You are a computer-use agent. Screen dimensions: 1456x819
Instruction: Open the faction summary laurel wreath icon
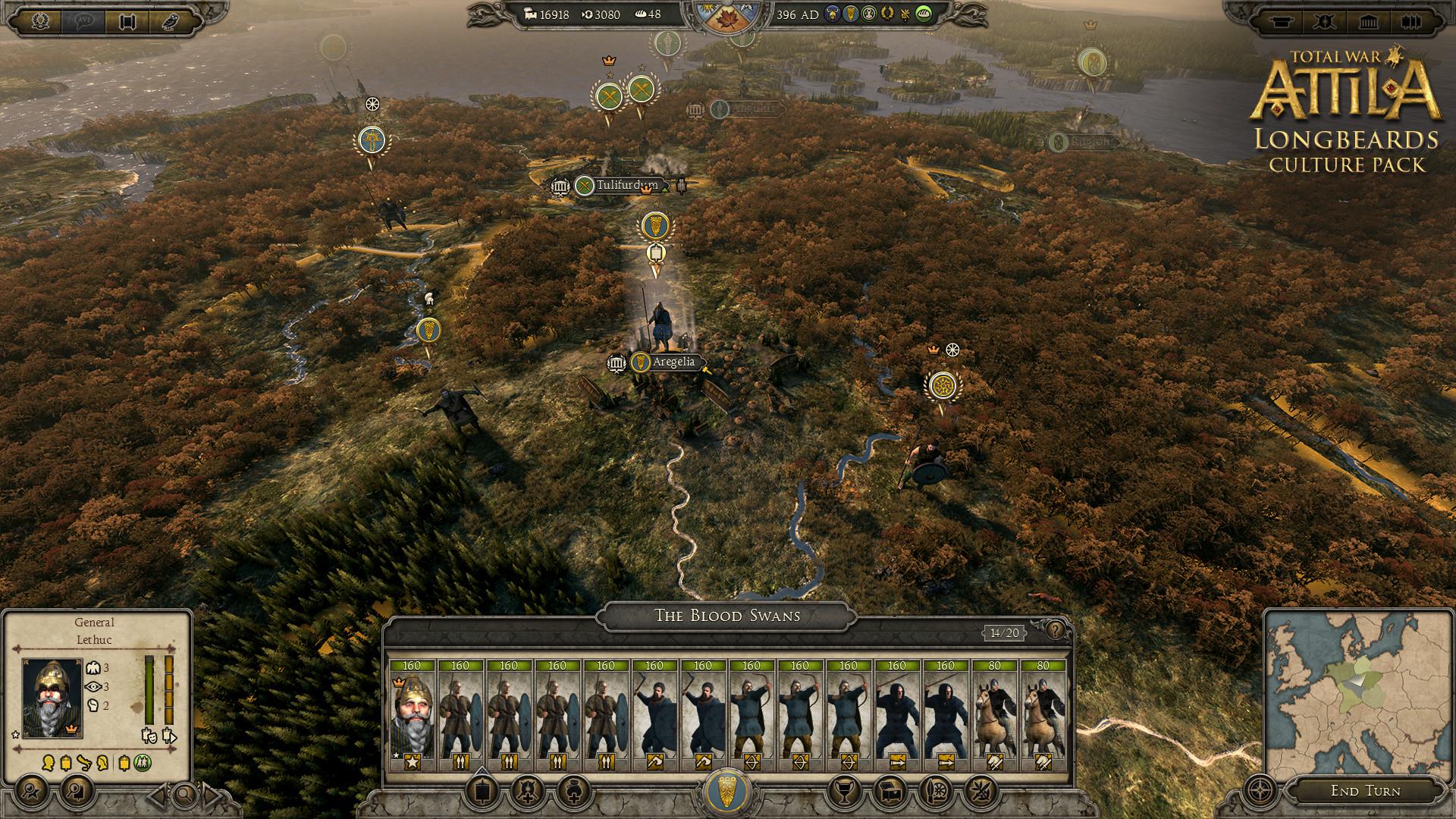(x=40, y=20)
